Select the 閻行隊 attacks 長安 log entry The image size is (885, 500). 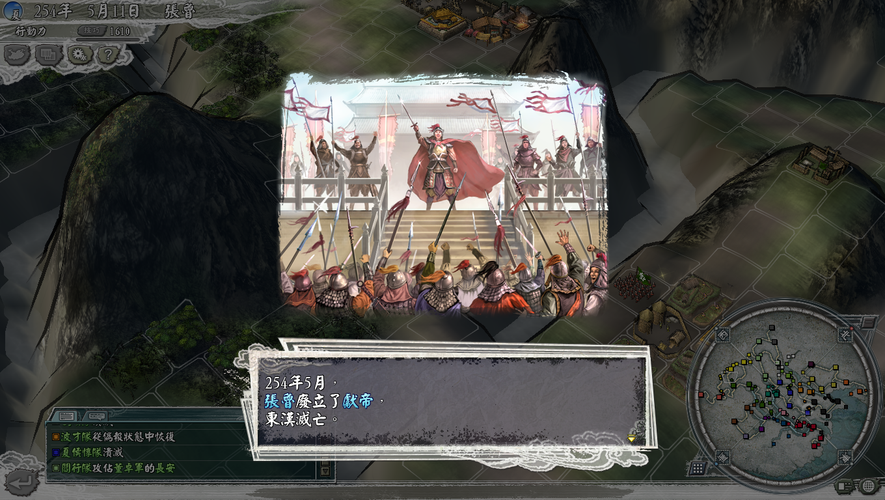tap(115, 467)
